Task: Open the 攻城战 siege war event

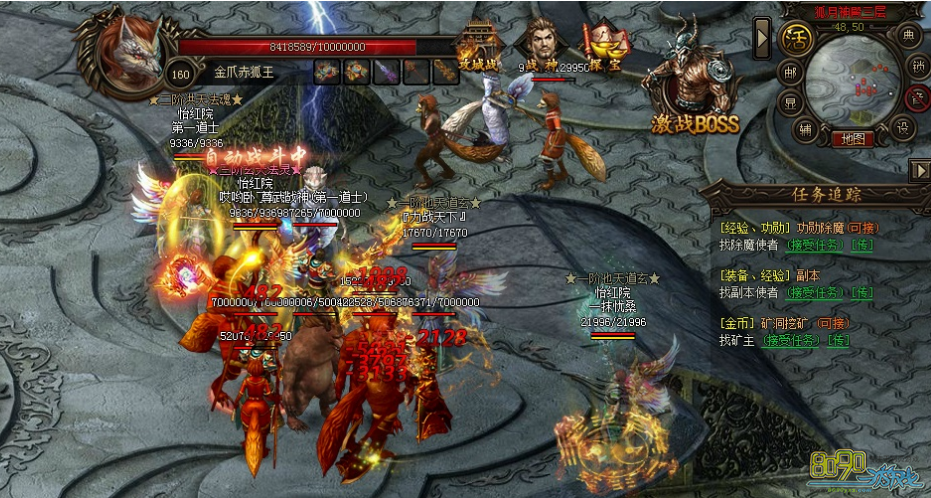Action: click(476, 48)
